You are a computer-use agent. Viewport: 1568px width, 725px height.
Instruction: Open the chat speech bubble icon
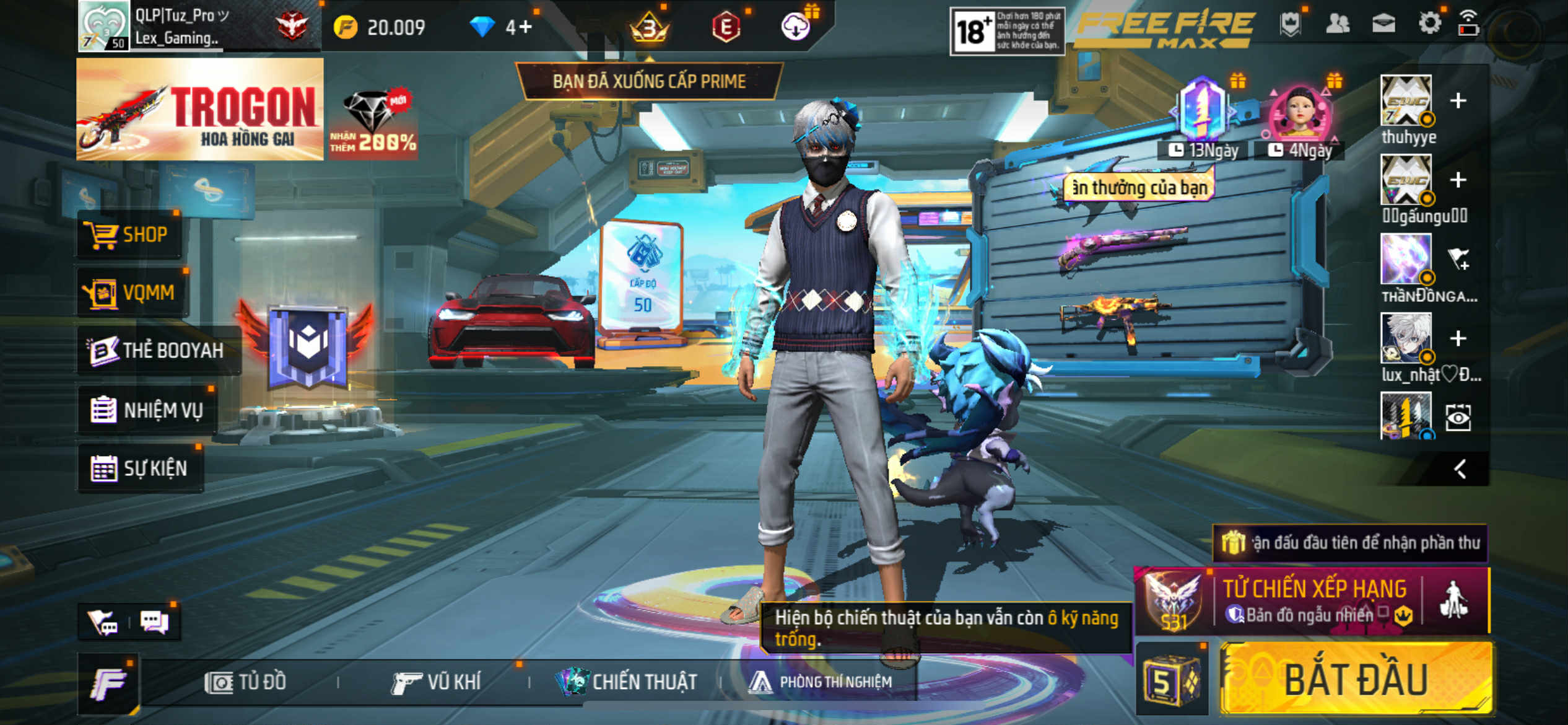(154, 621)
